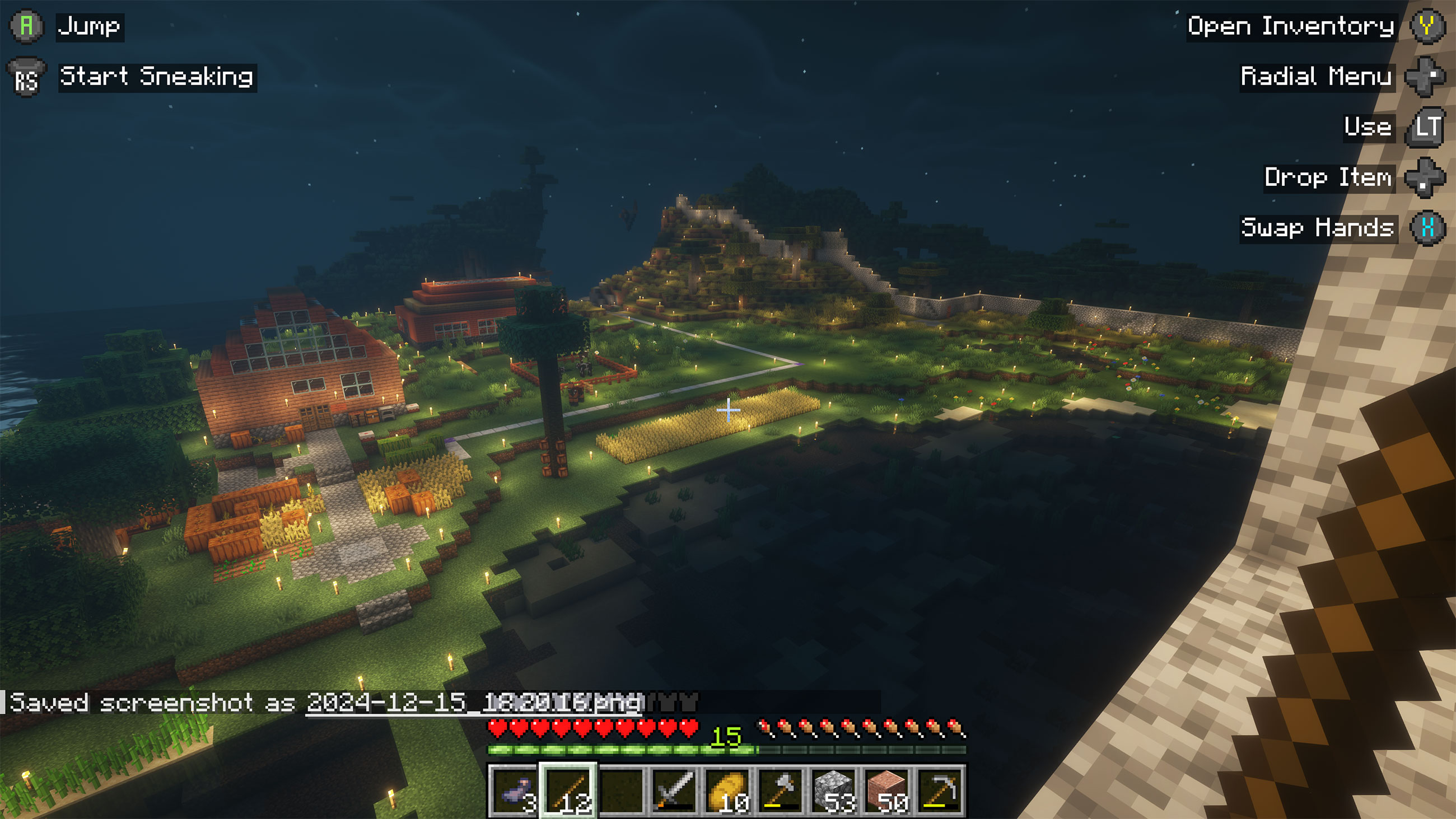Click the Open Inventory label
The width and height of the screenshot is (1456, 819).
[x=1290, y=25]
